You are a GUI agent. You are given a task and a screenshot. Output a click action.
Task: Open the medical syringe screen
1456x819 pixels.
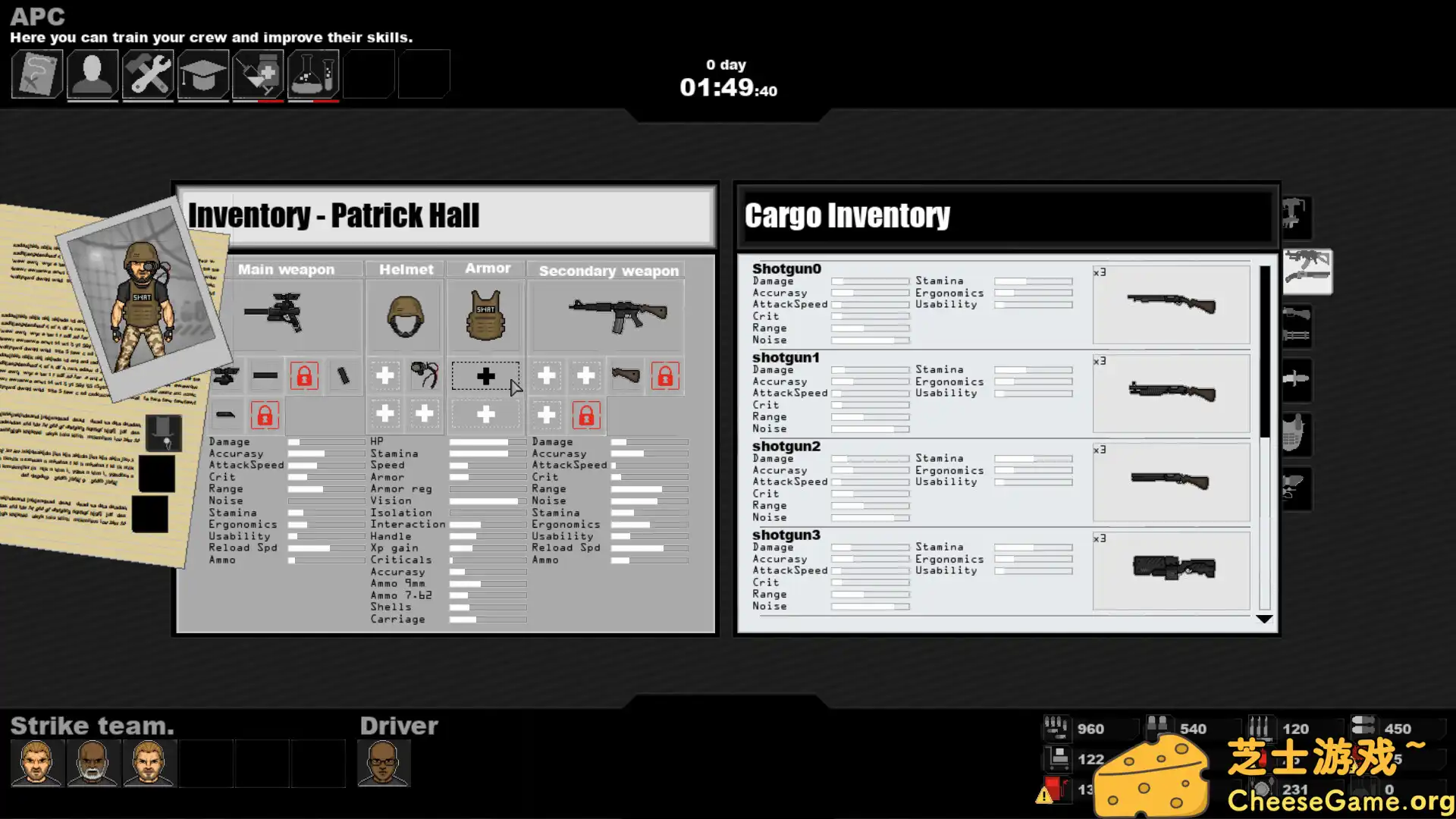tap(259, 74)
